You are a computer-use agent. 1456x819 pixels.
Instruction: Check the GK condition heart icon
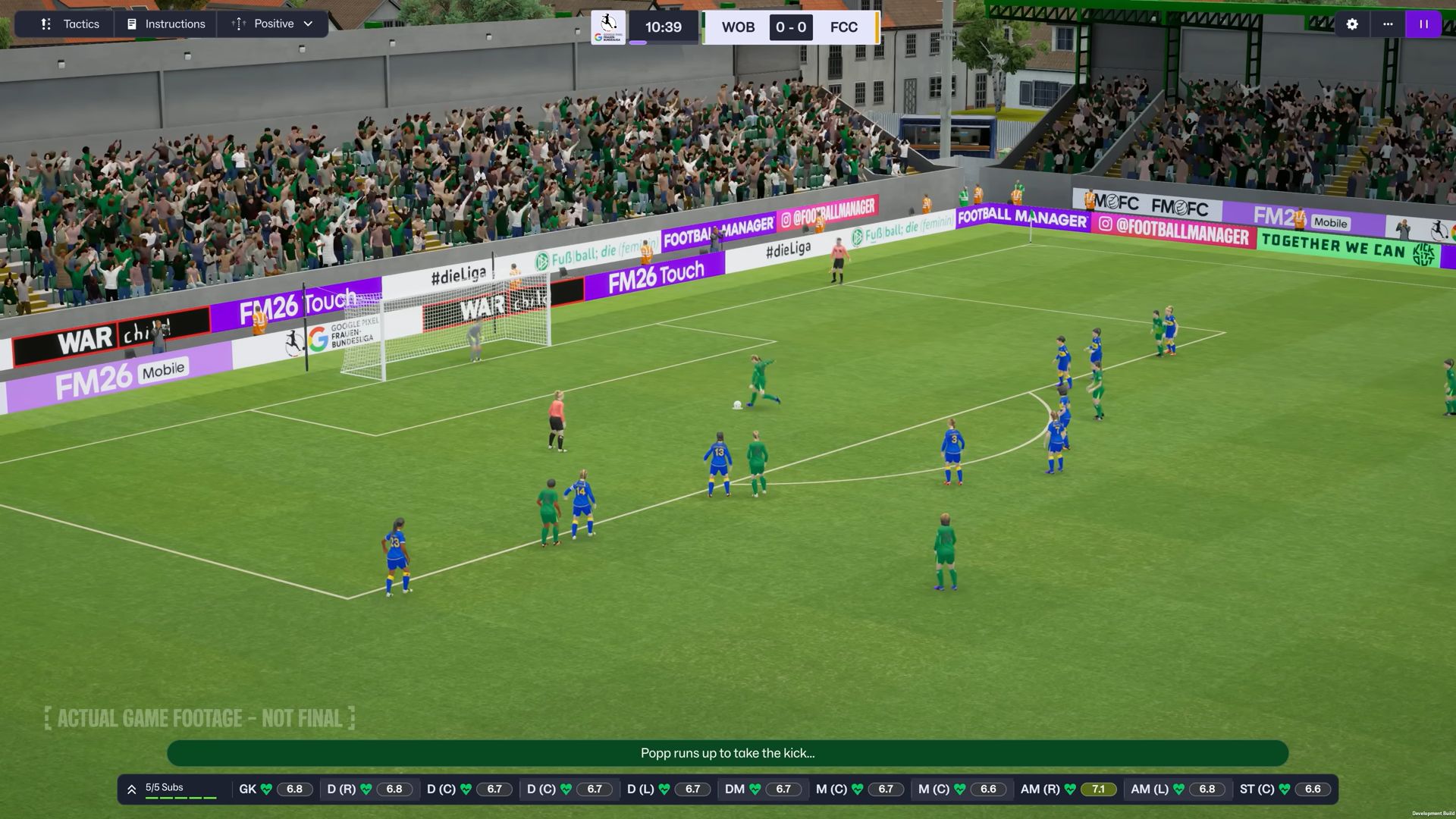tap(267, 789)
